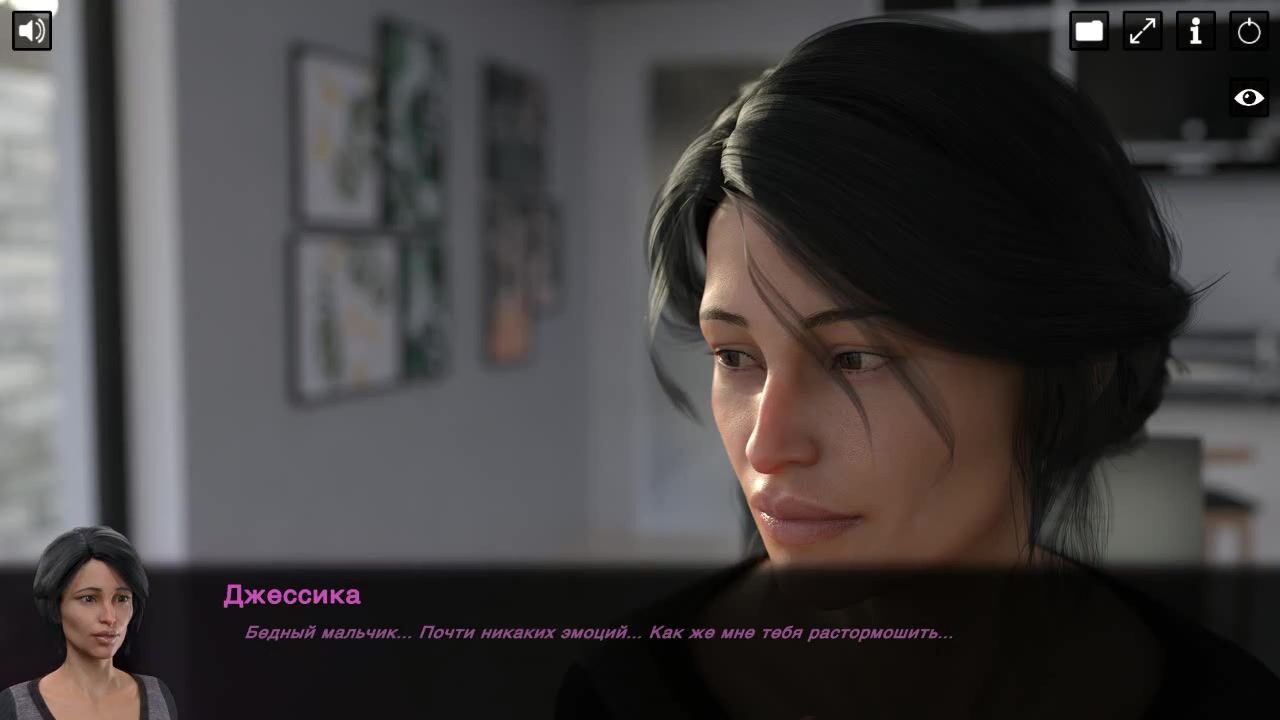
Task: Open the info button
Action: (x=1195, y=31)
